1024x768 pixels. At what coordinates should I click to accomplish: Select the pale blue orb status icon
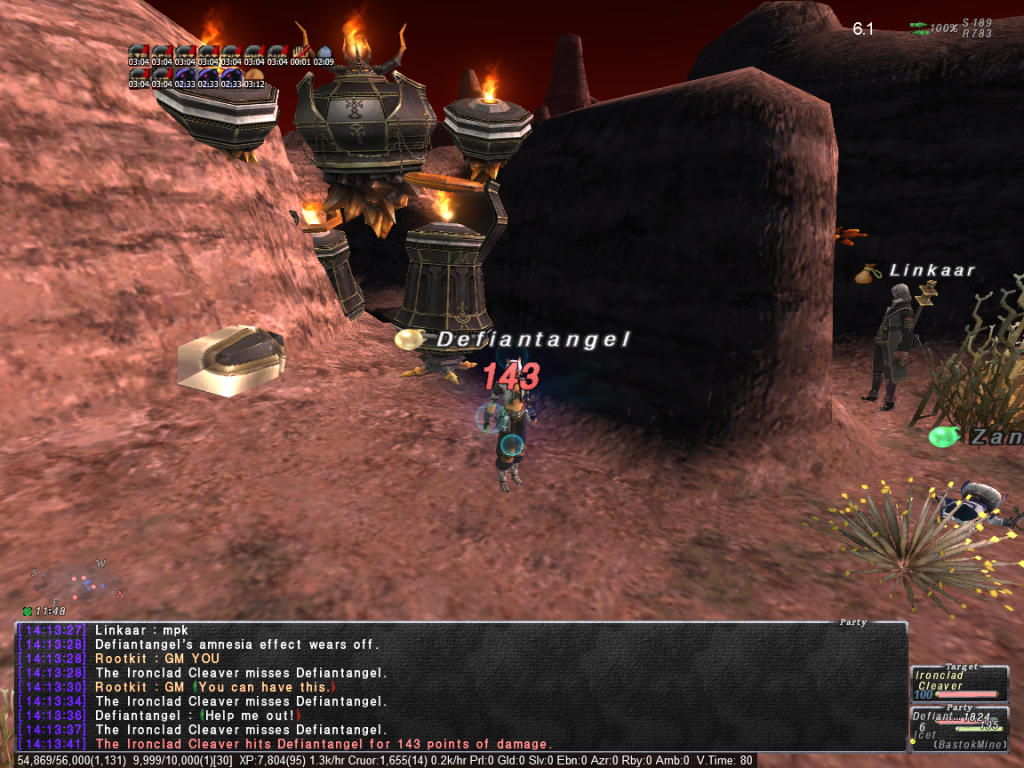coord(324,51)
